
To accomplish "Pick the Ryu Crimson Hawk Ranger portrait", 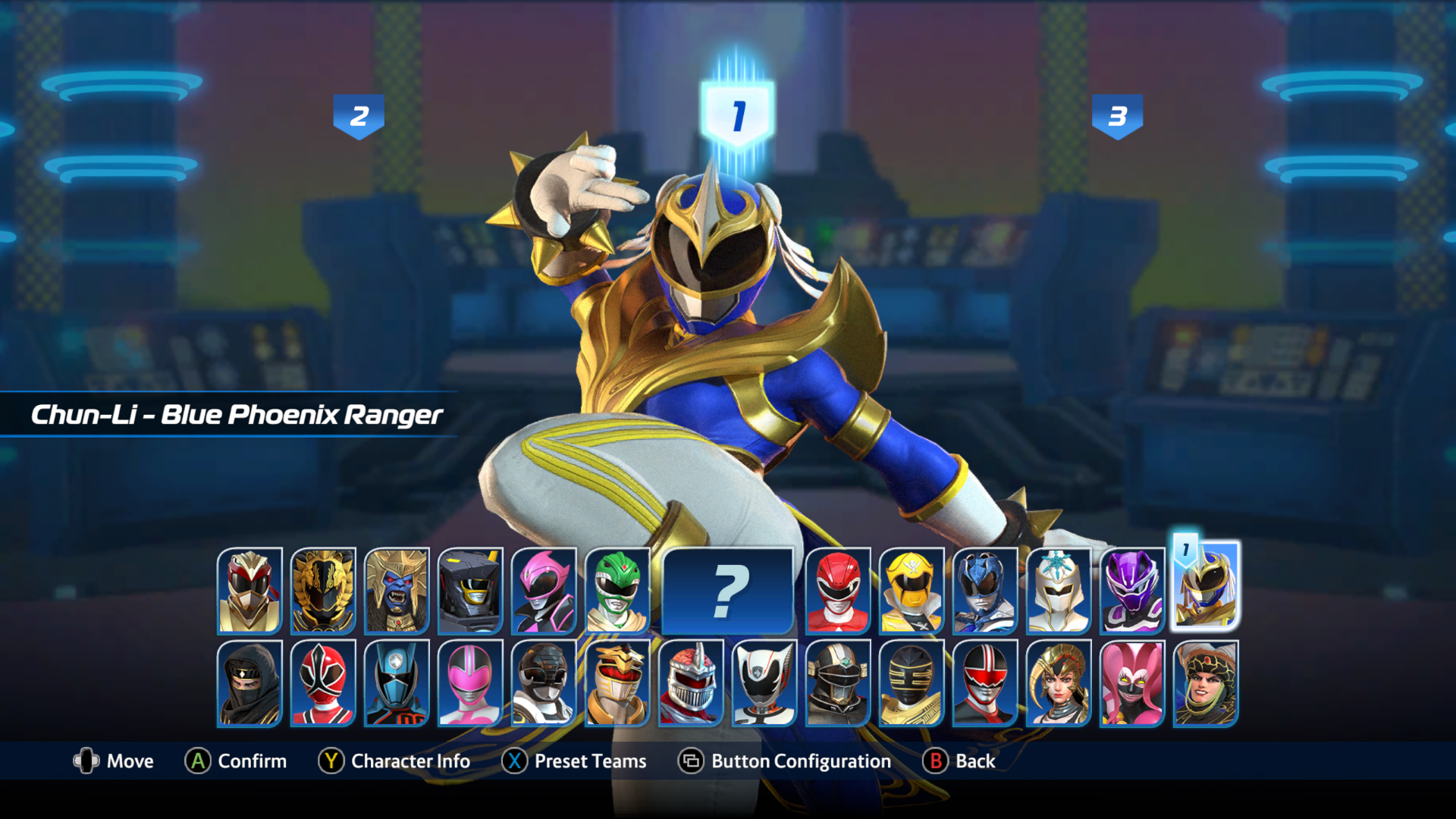I will [249, 591].
